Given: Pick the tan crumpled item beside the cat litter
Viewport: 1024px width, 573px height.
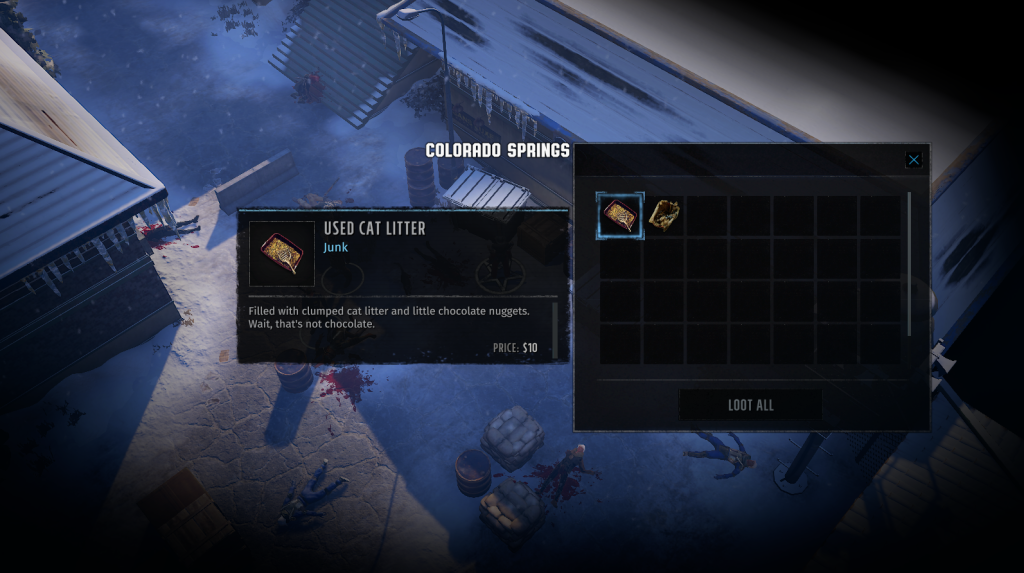Looking at the screenshot, I should click(663, 216).
